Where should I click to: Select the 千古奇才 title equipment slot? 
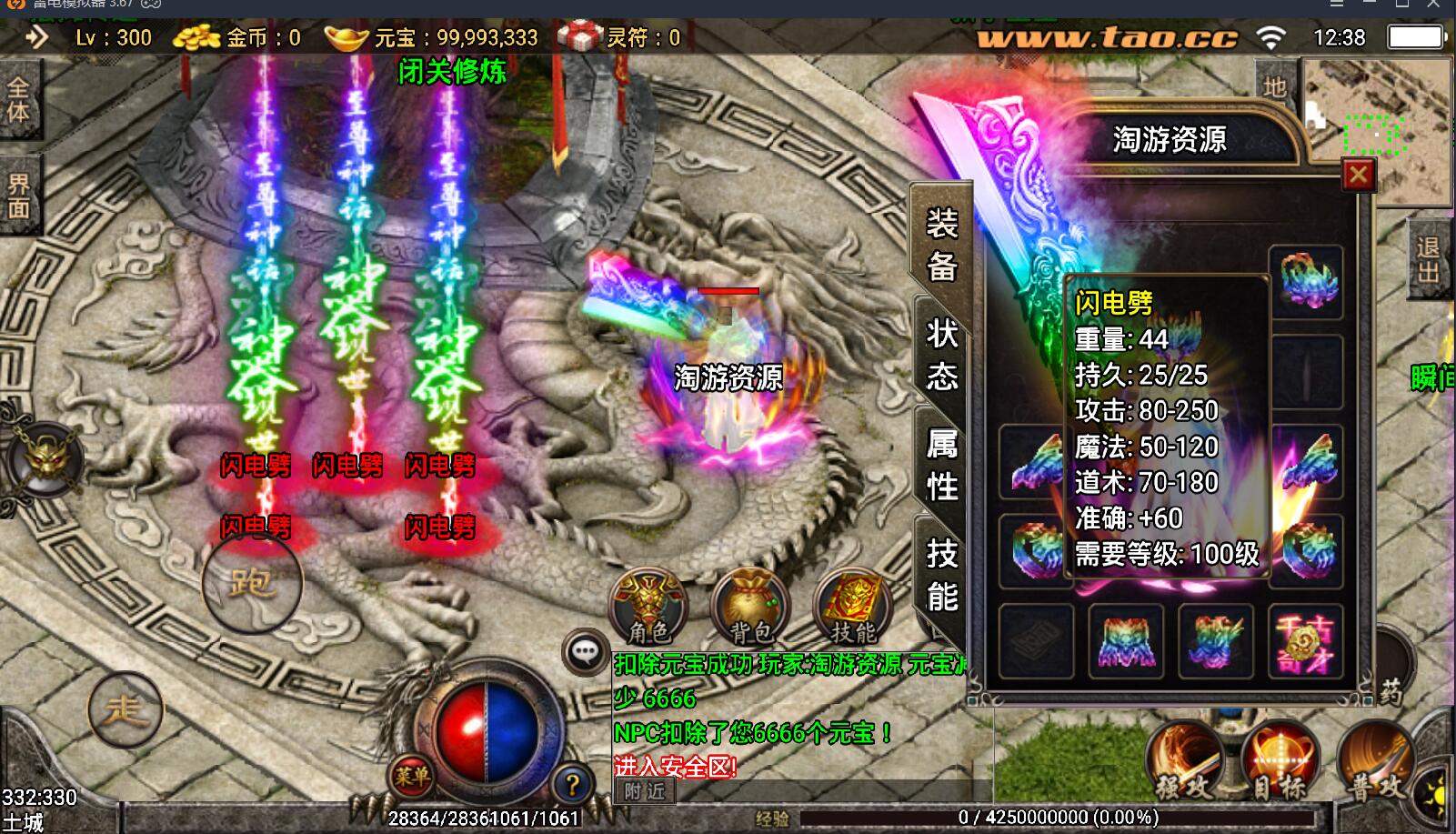coord(1305,642)
